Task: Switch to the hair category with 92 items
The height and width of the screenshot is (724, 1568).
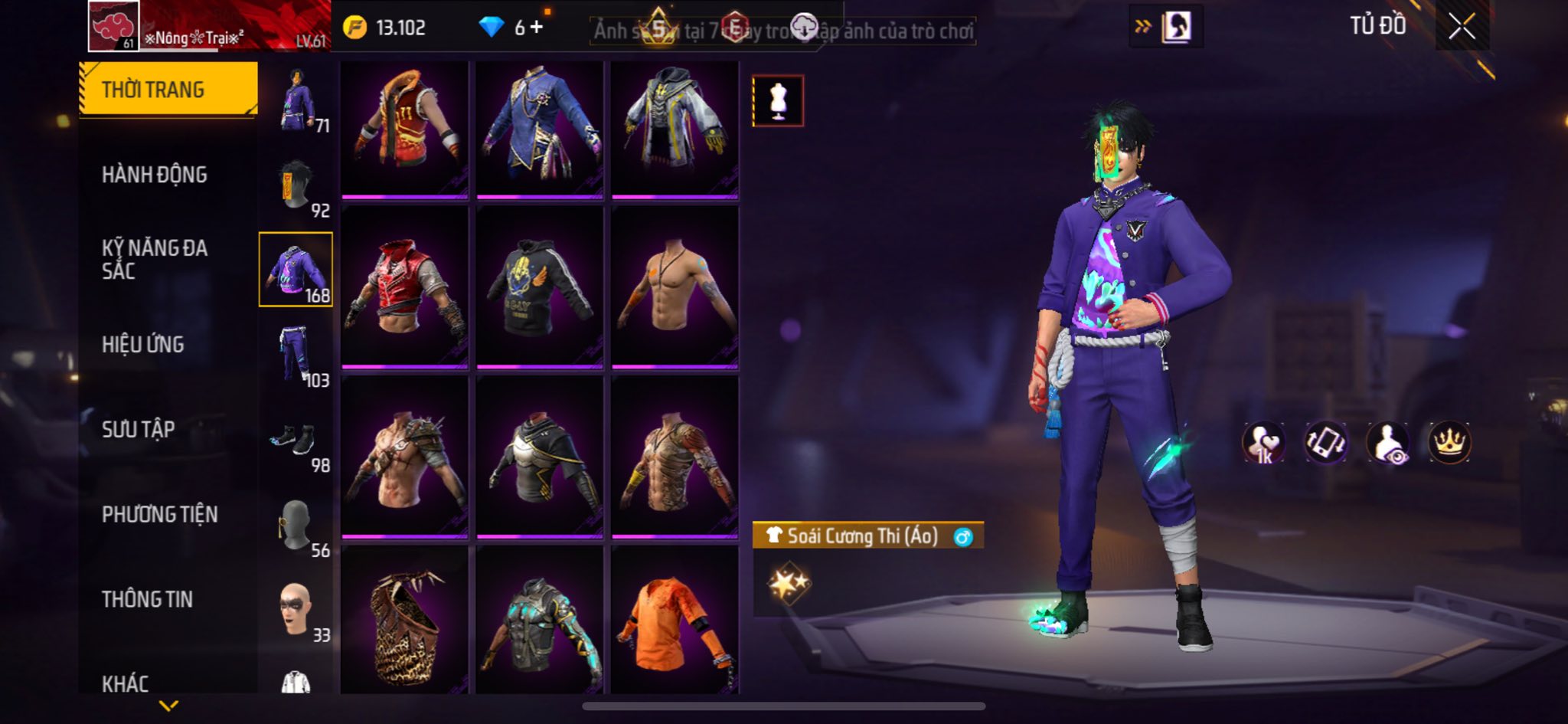Action: (x=296, y=186)
